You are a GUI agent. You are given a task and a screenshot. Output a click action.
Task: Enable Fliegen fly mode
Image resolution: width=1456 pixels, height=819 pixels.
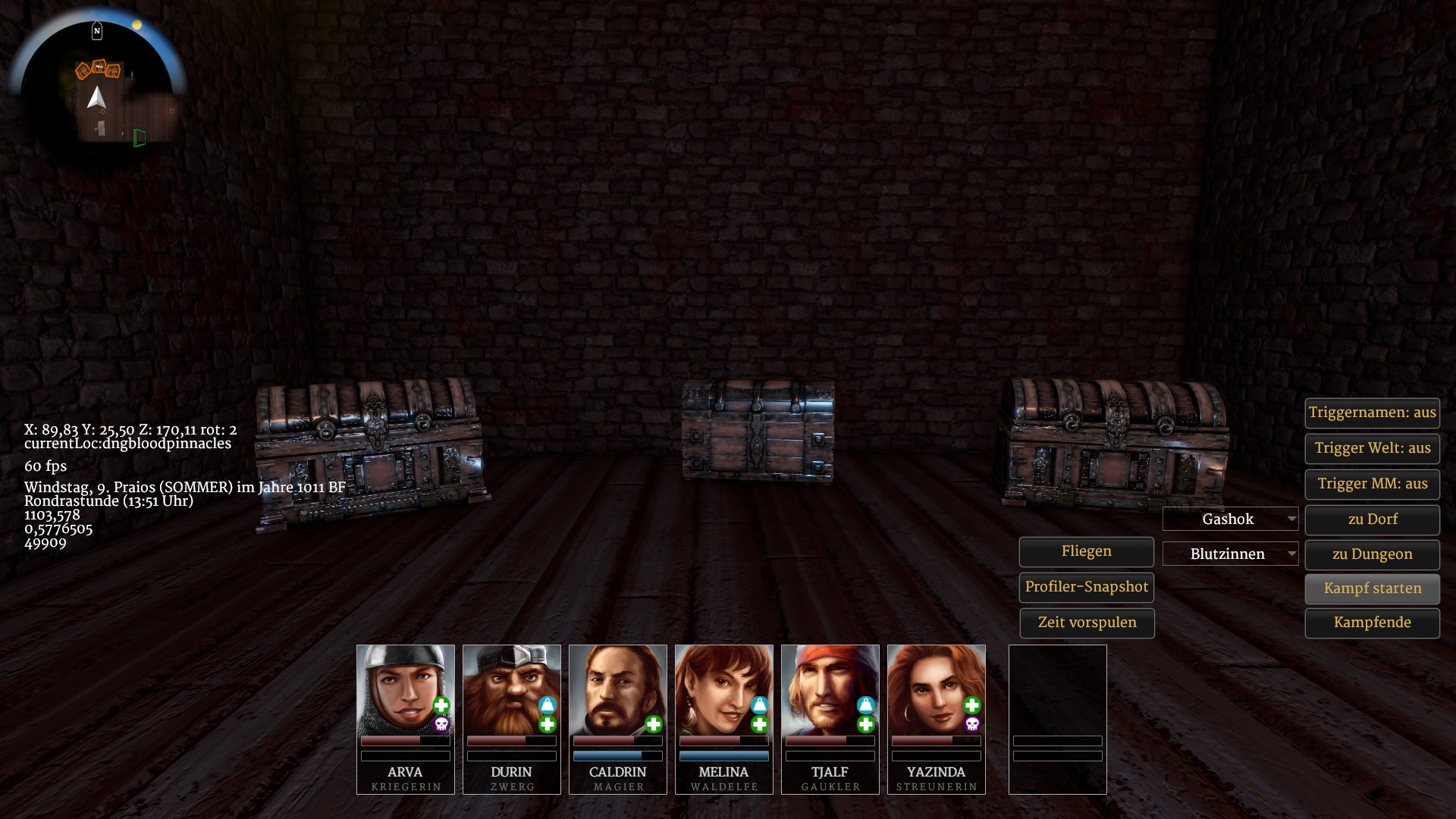[x=1086, y=551]
